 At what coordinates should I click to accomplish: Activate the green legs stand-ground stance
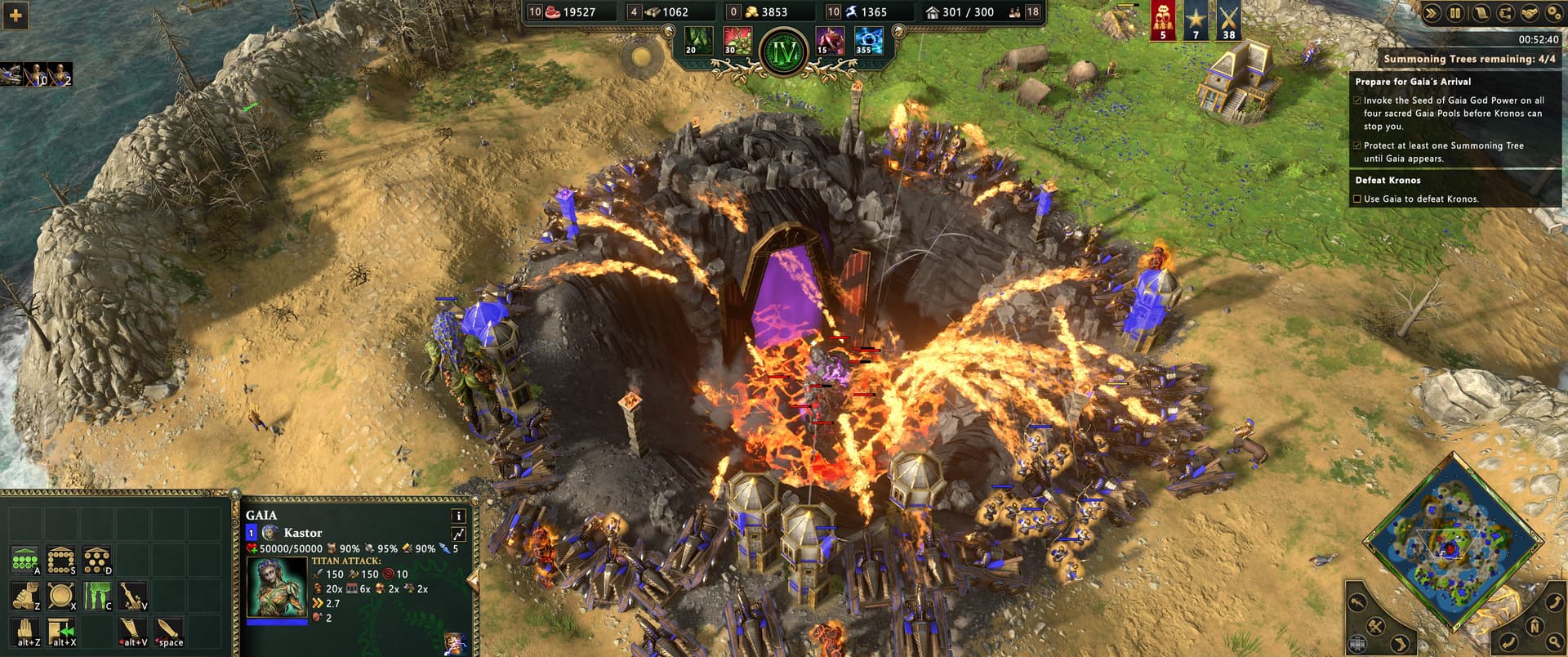click(x=97, y=597)
